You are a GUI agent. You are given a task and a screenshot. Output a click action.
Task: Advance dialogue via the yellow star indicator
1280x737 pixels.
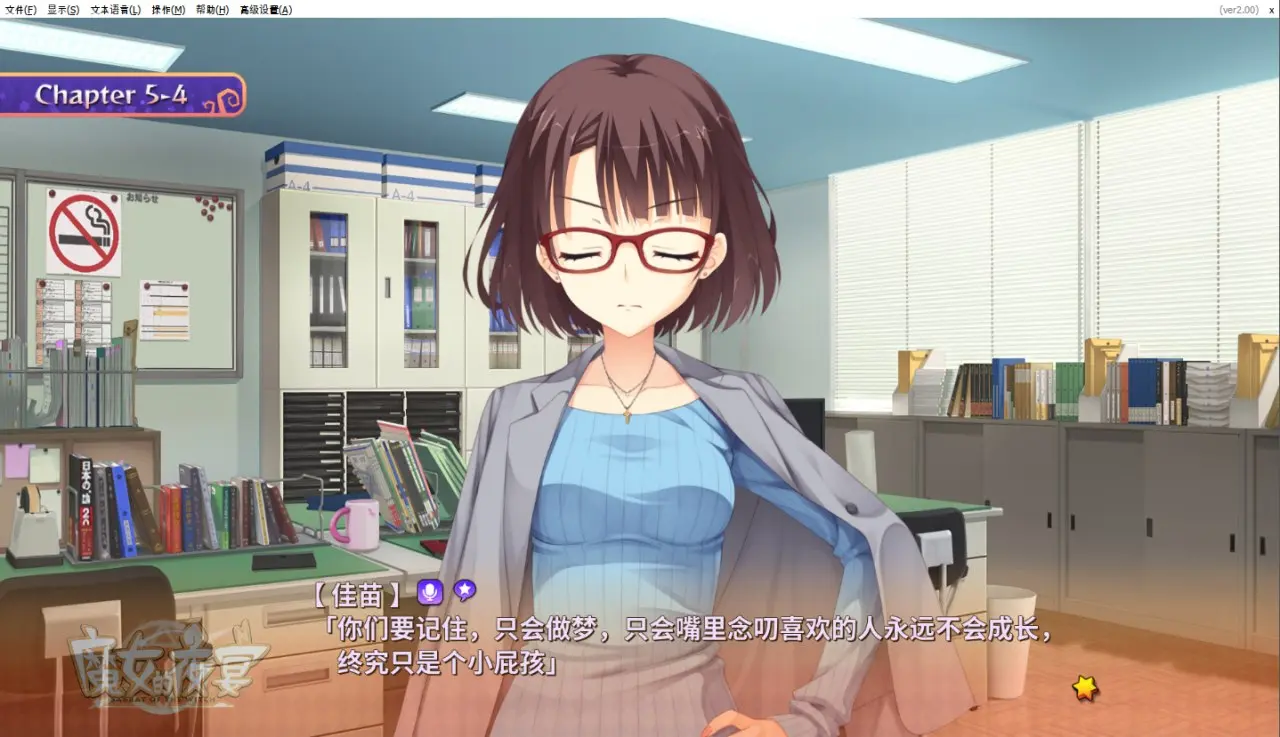click(1085, 687)
